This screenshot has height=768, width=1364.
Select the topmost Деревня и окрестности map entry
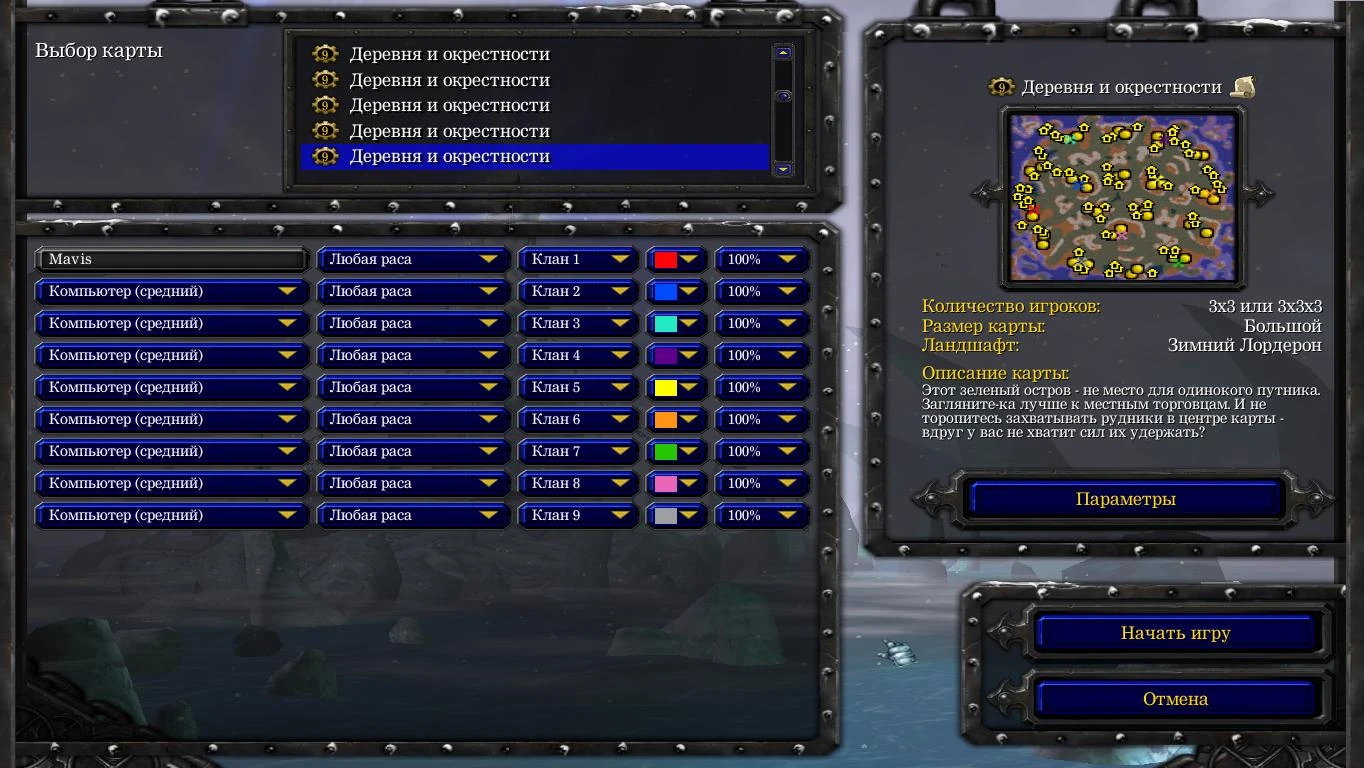(x=450, y=55)
